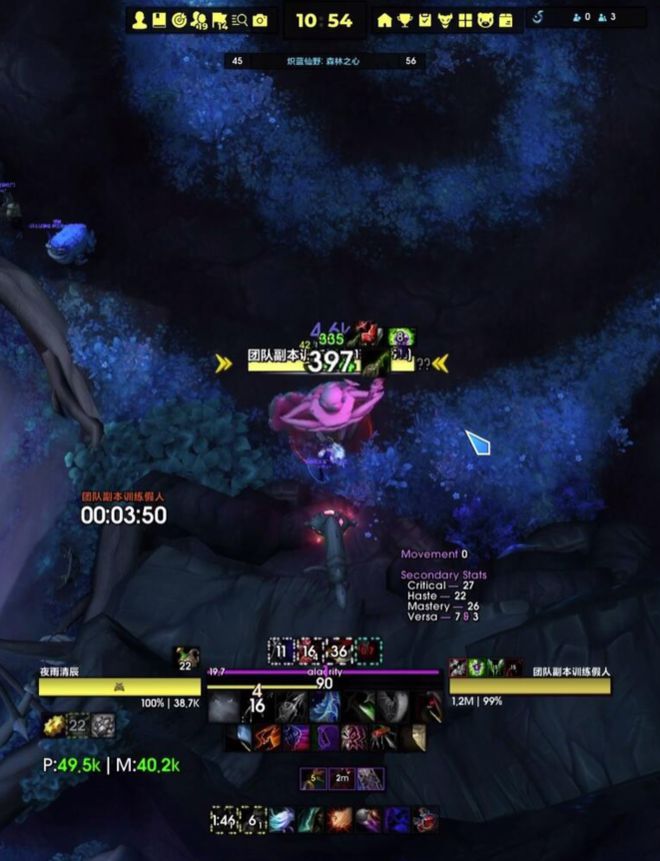
Task: Open the magnifier search list icon
Action: [239, 20]
